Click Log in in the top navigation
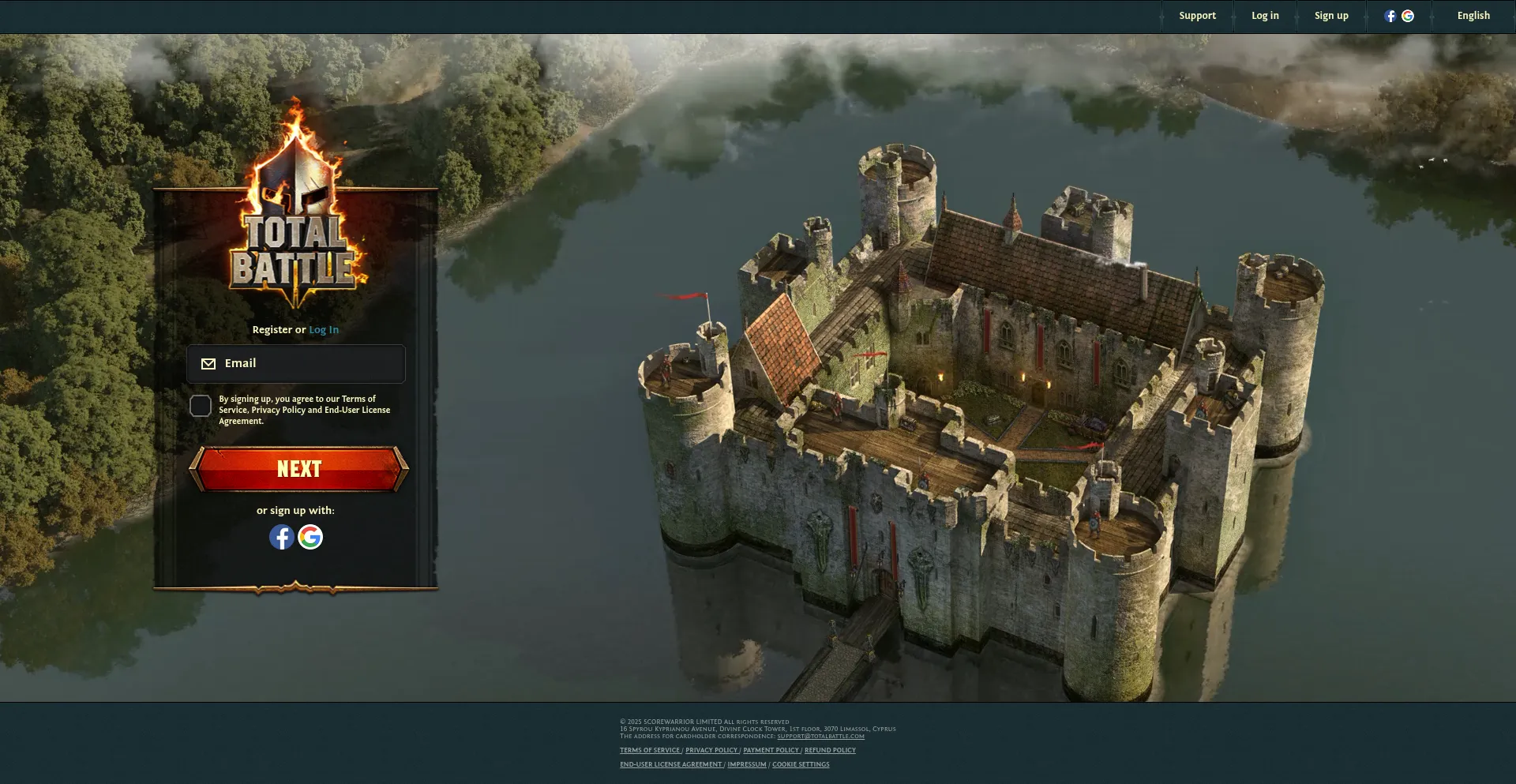1516x784 pixels. (1265, 16)
